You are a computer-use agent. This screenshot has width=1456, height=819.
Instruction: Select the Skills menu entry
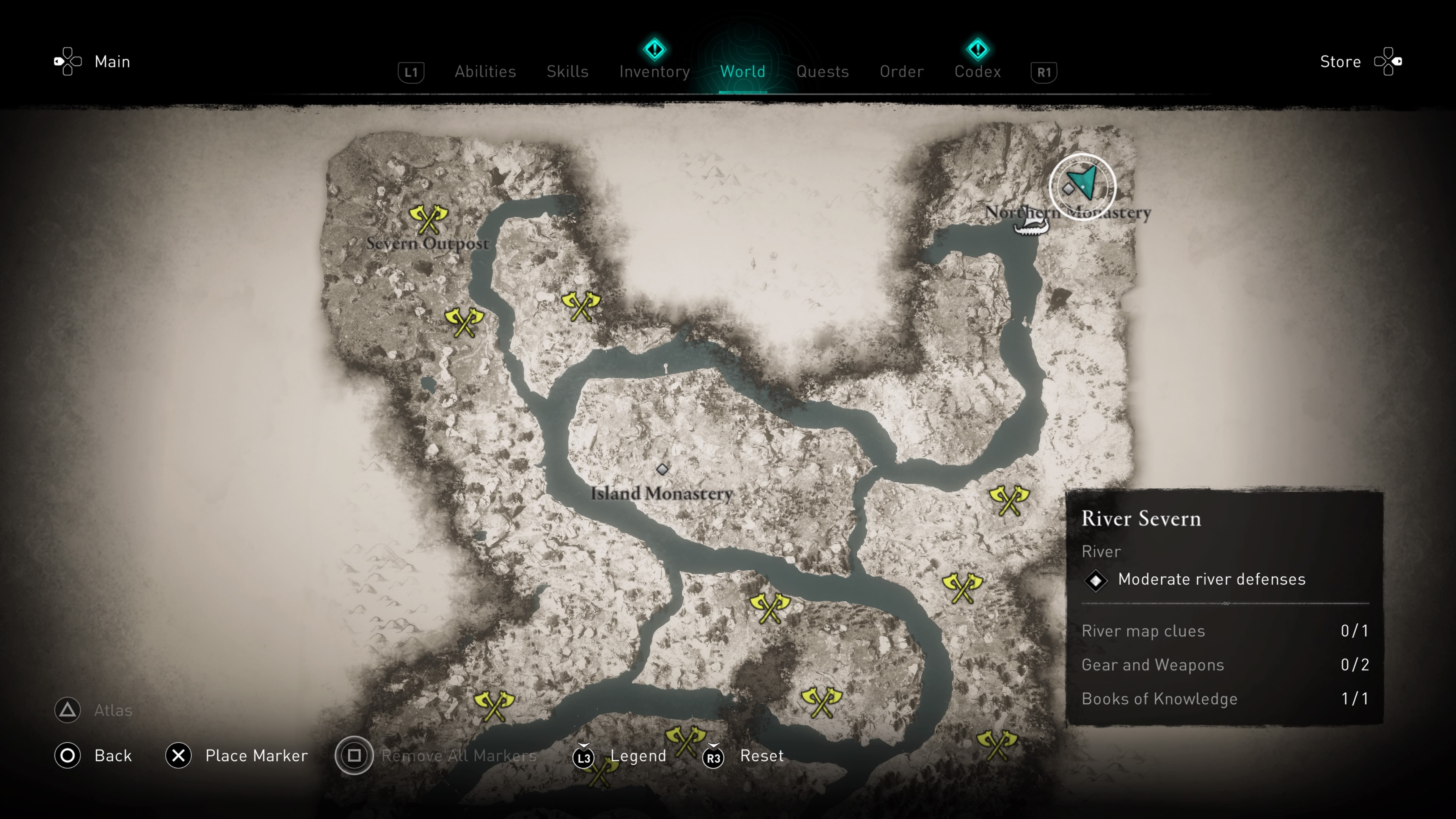(x=568, y=72)
